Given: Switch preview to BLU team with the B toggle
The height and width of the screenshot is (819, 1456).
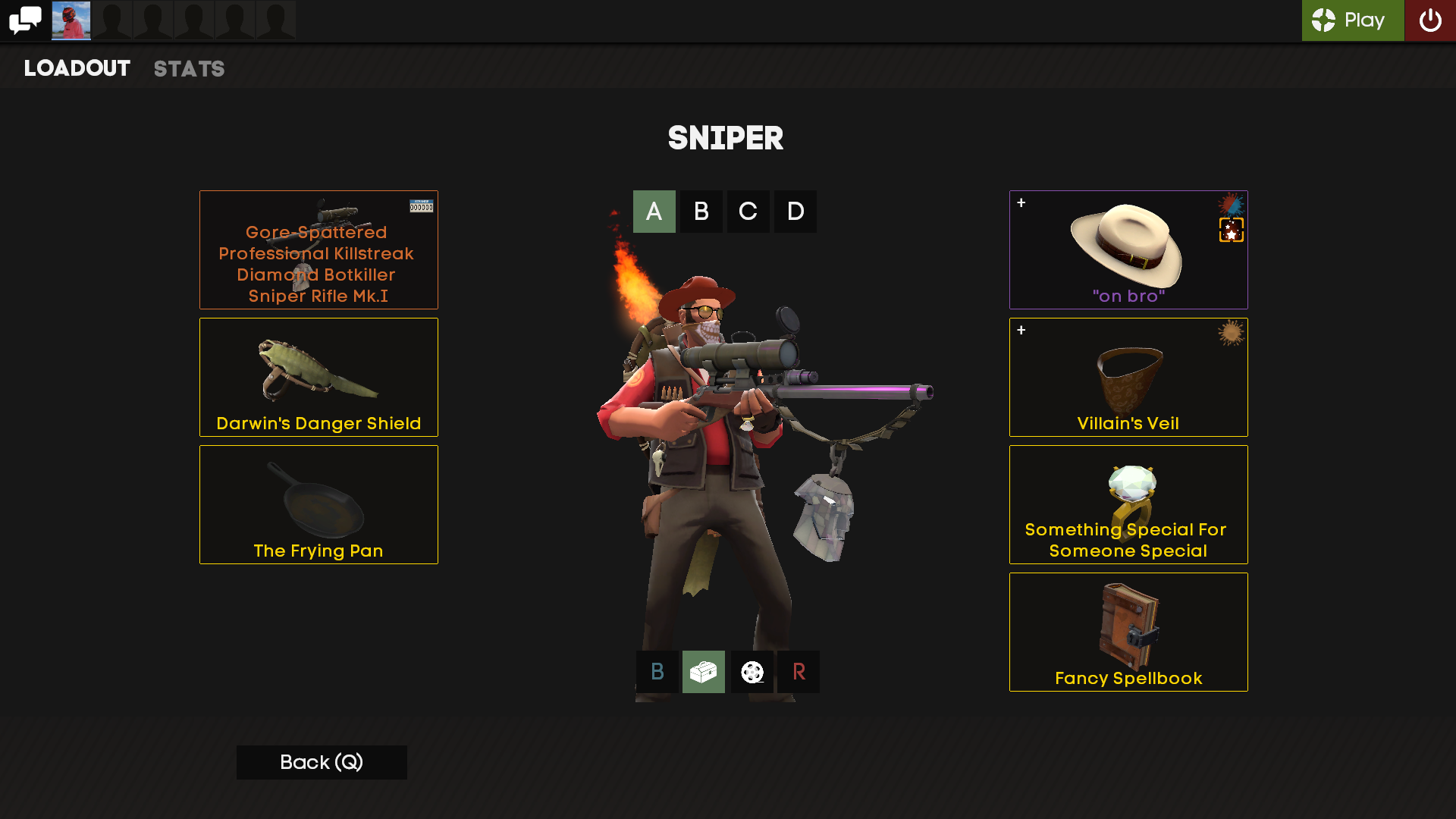Looking at the screenshot, I should point(655,672).
